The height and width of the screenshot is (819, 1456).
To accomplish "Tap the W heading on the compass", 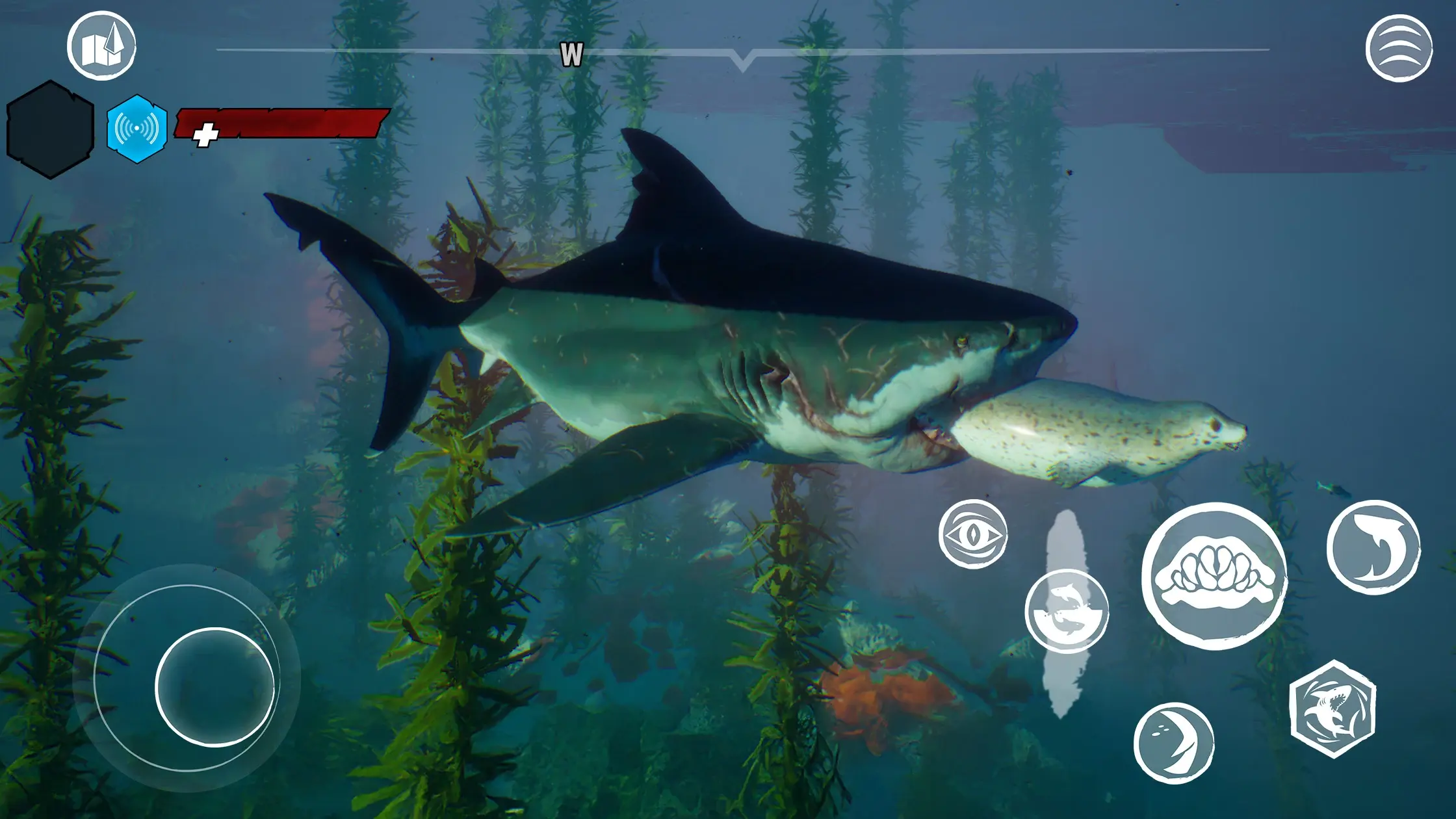I will pyautogui.click(x=571, y=55).
